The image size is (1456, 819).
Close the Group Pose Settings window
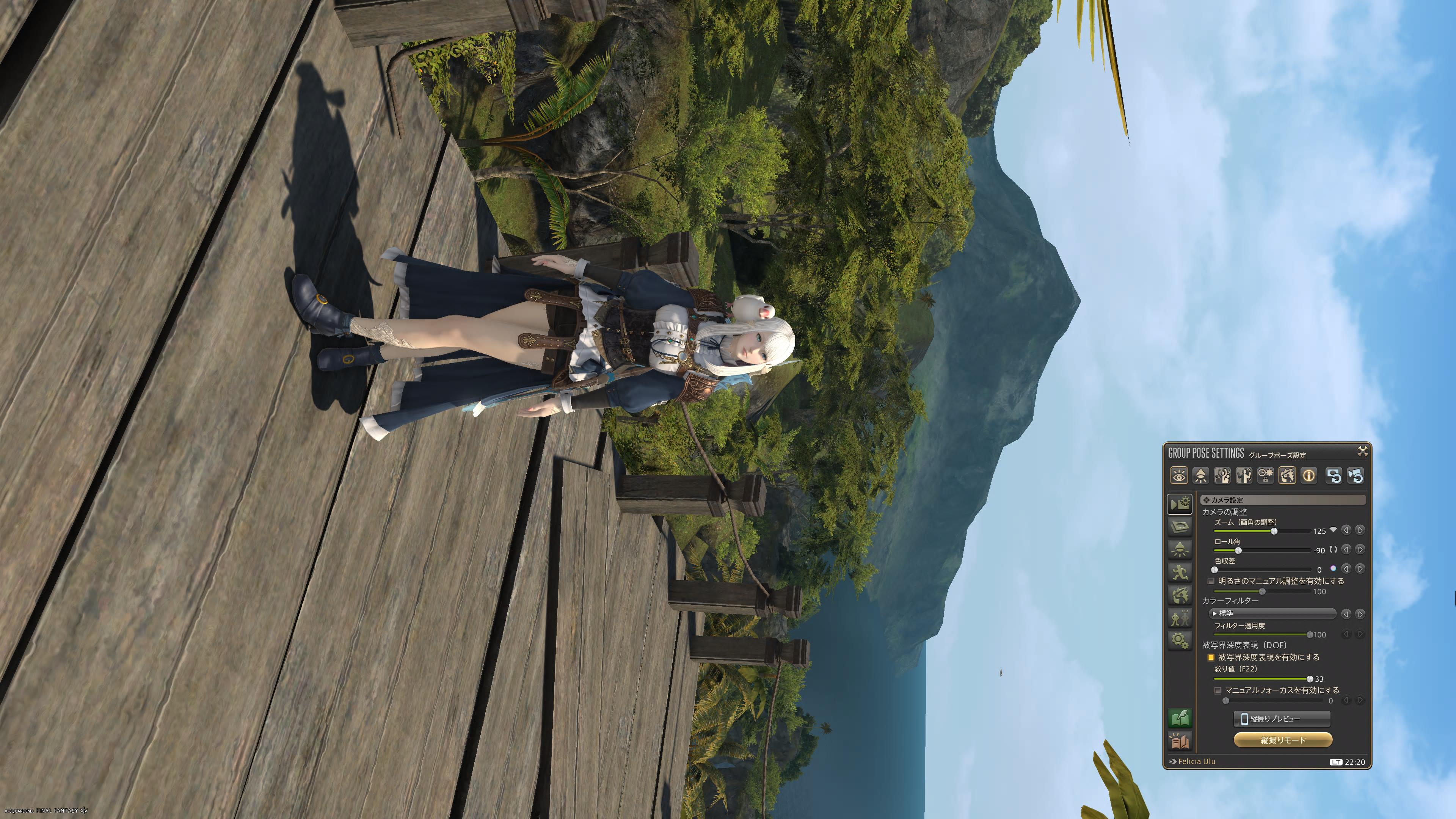pos(1362,451)
